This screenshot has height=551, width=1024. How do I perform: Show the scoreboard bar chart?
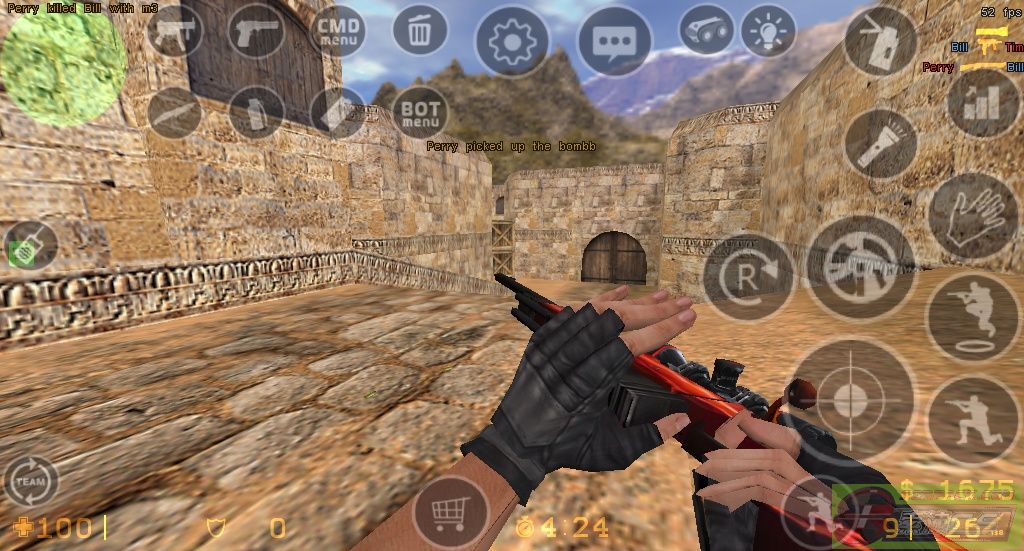[x=982, y=102]
